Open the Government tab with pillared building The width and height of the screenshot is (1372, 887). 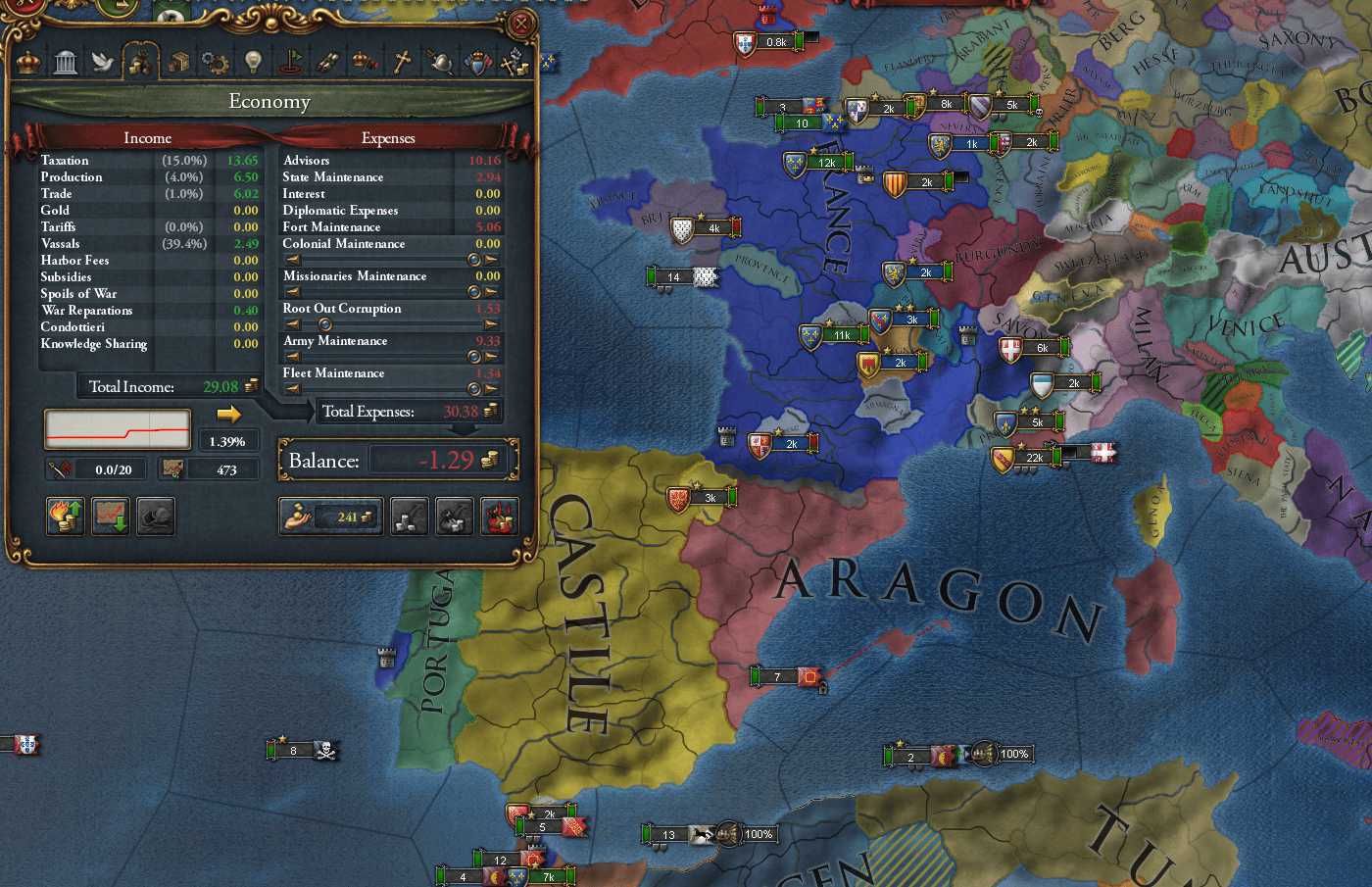pos(66,63)
